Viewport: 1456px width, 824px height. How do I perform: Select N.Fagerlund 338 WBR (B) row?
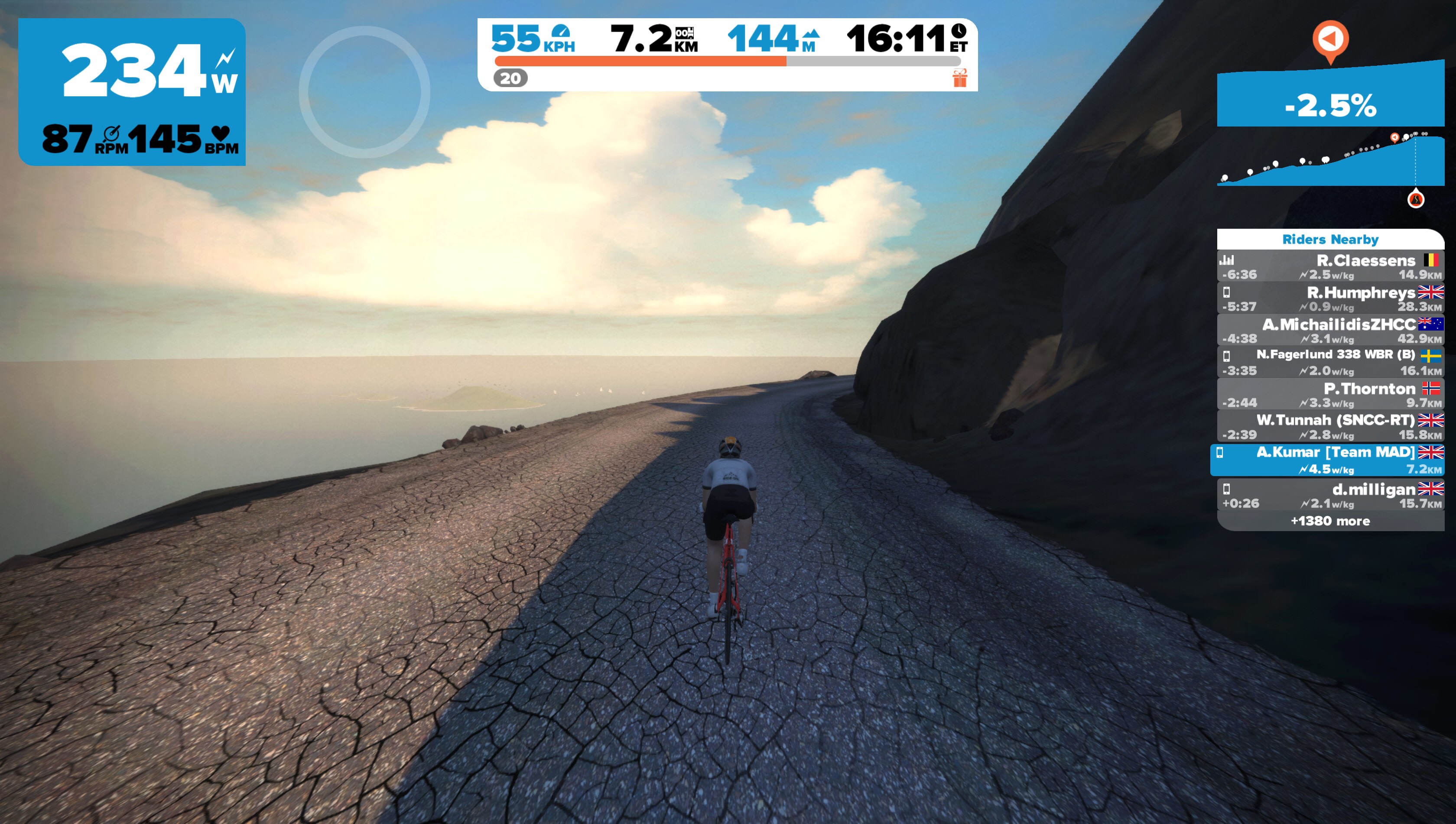1330,362
